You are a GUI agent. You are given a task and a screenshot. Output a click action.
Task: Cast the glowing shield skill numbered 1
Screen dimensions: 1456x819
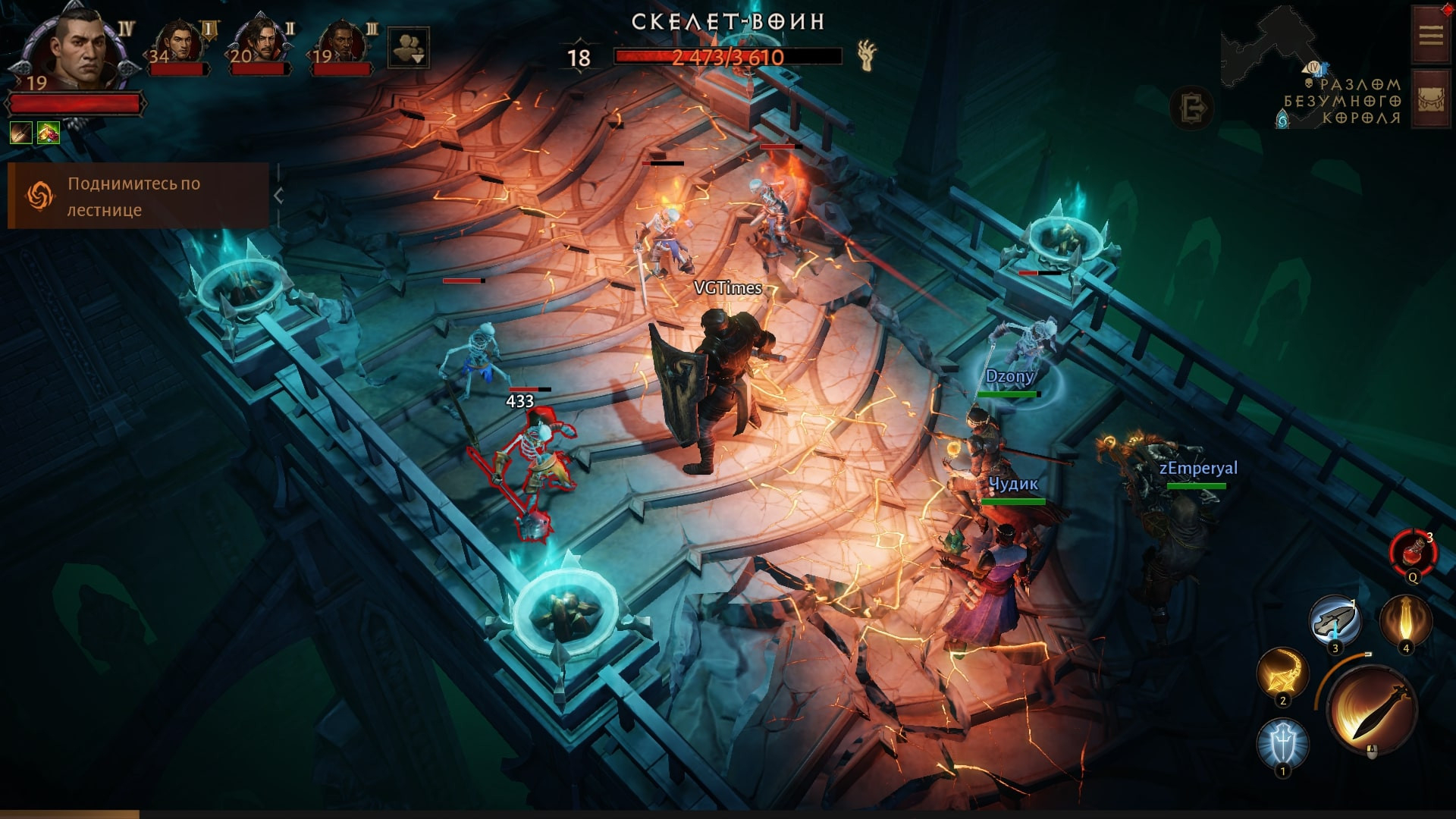tap(1283, 744)
